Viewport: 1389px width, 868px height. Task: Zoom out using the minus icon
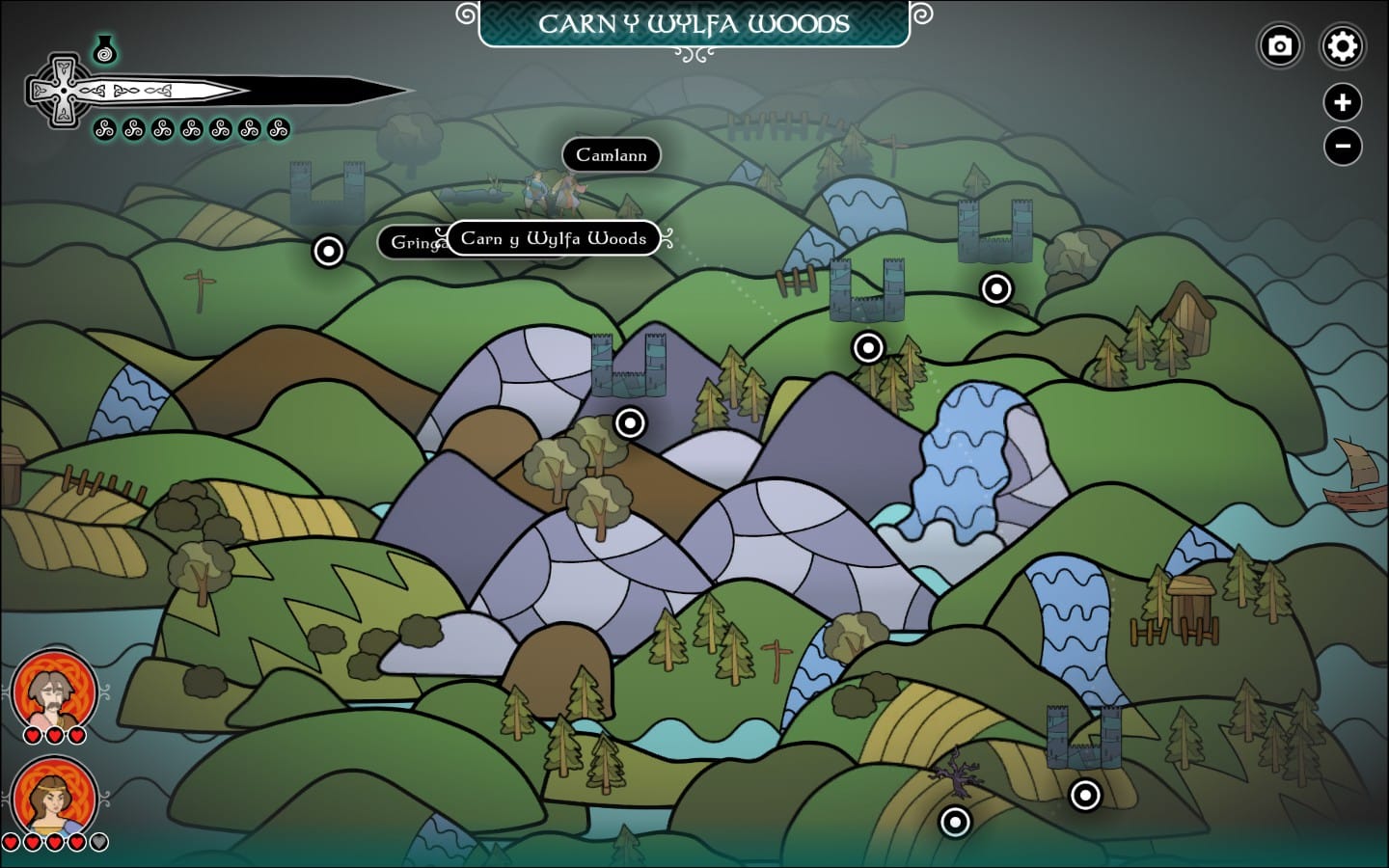click(1343, 146)
